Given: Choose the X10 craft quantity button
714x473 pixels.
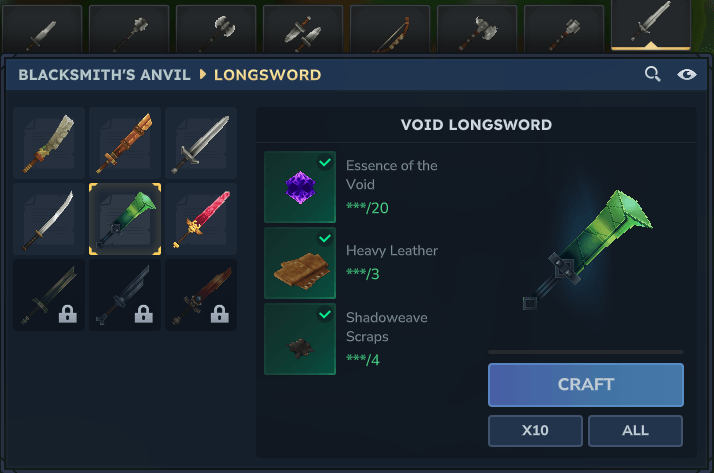Looking at the screenshot, I should pos(535,431).
